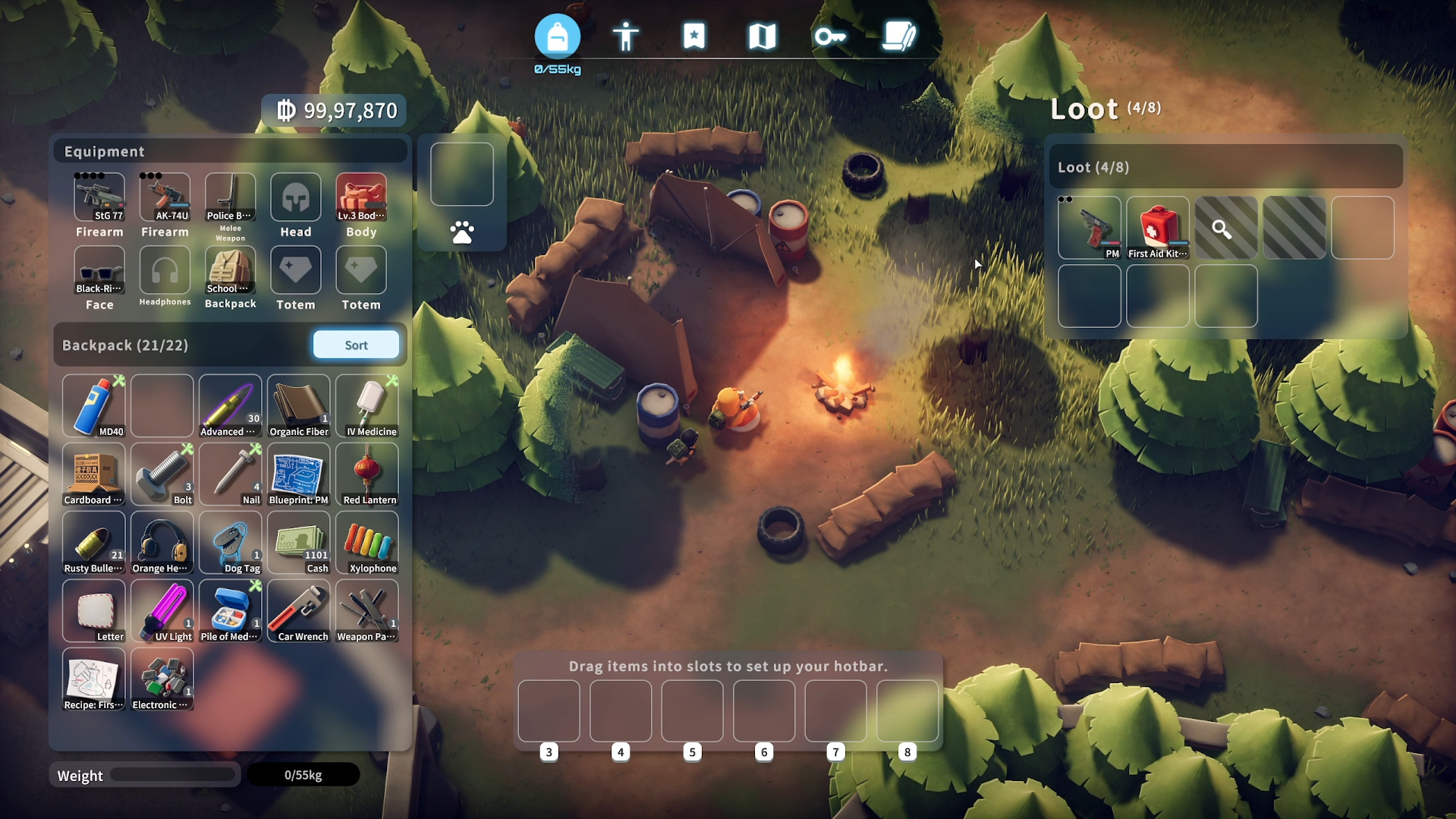The width and height of the screenshot is (1456, 819).
Task: Sort the backpack items
Action: (356, 345)
